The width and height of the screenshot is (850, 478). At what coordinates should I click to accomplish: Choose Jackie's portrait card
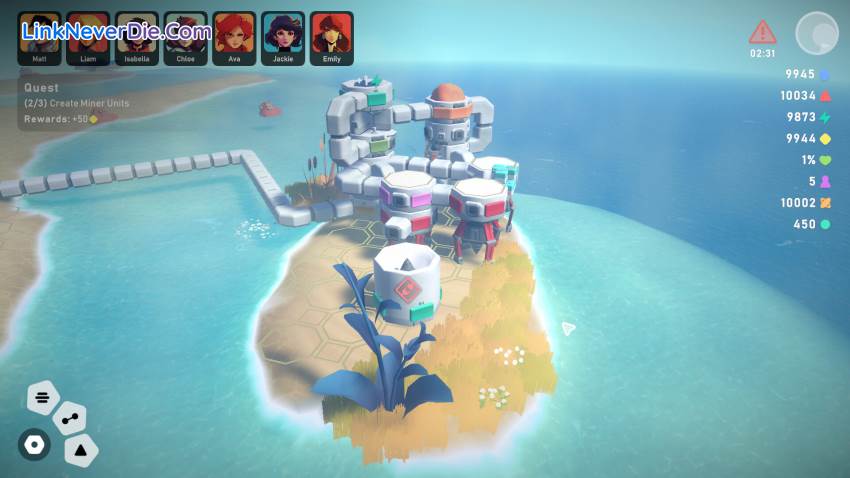[x=283, y=36]
